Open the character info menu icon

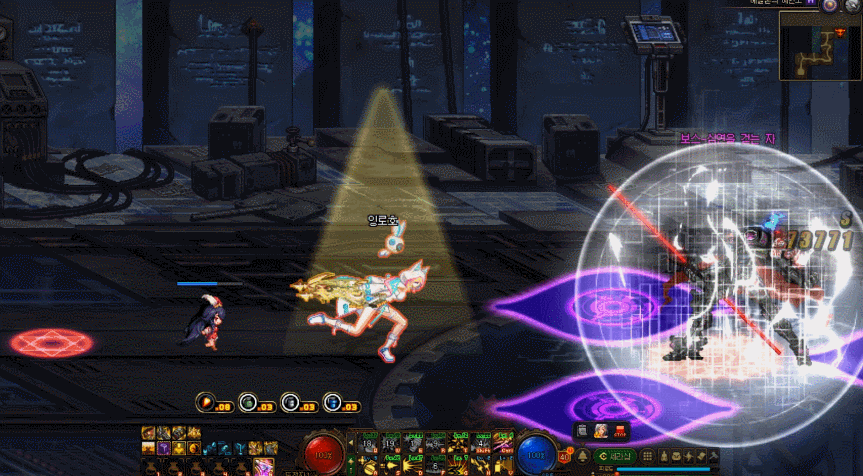coord(663,456)
